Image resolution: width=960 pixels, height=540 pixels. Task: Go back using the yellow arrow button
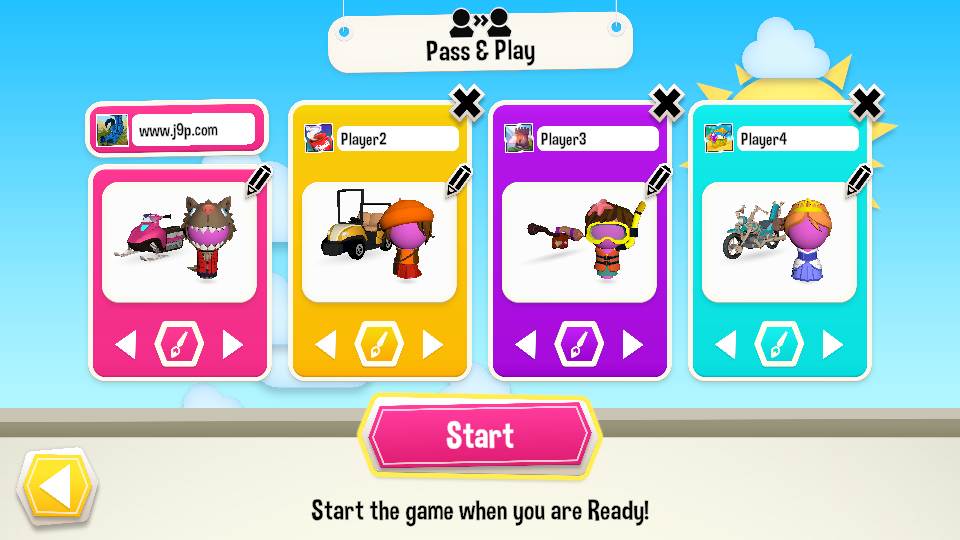click(x=56, y=489)
